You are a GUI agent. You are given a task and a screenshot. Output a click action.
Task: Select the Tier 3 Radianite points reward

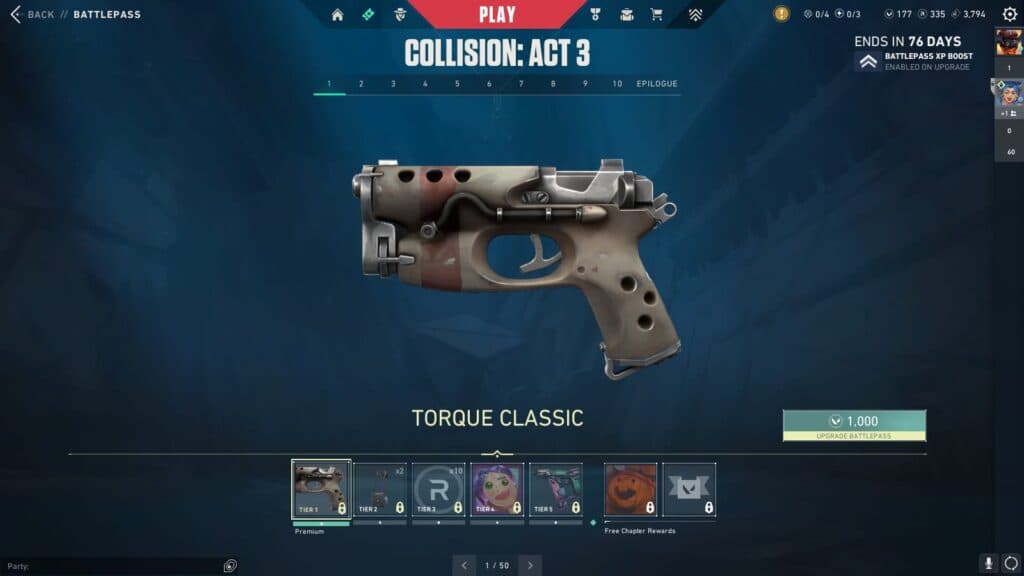438,489
